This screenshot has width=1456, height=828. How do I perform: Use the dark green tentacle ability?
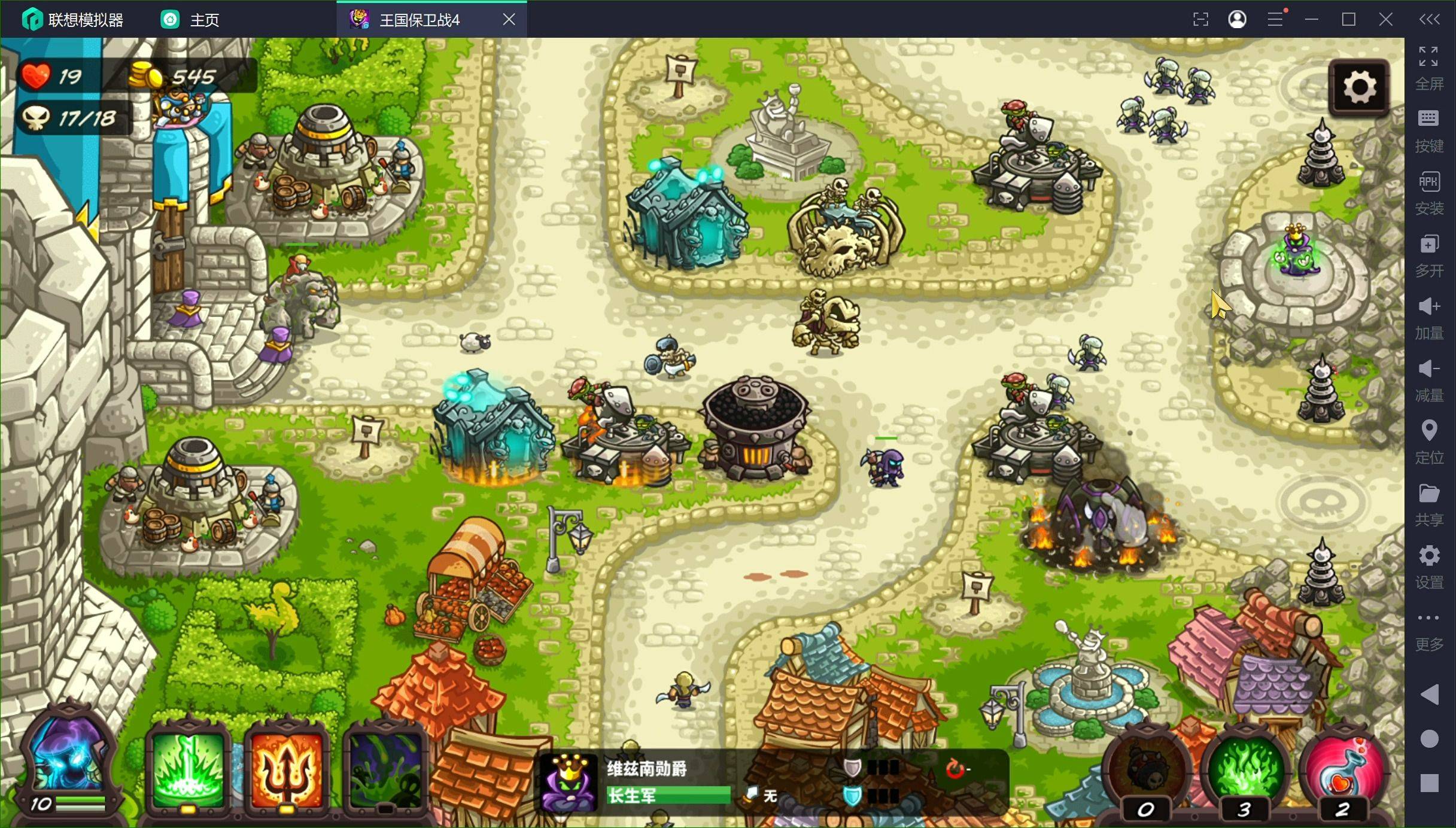(x=385, y=770)
